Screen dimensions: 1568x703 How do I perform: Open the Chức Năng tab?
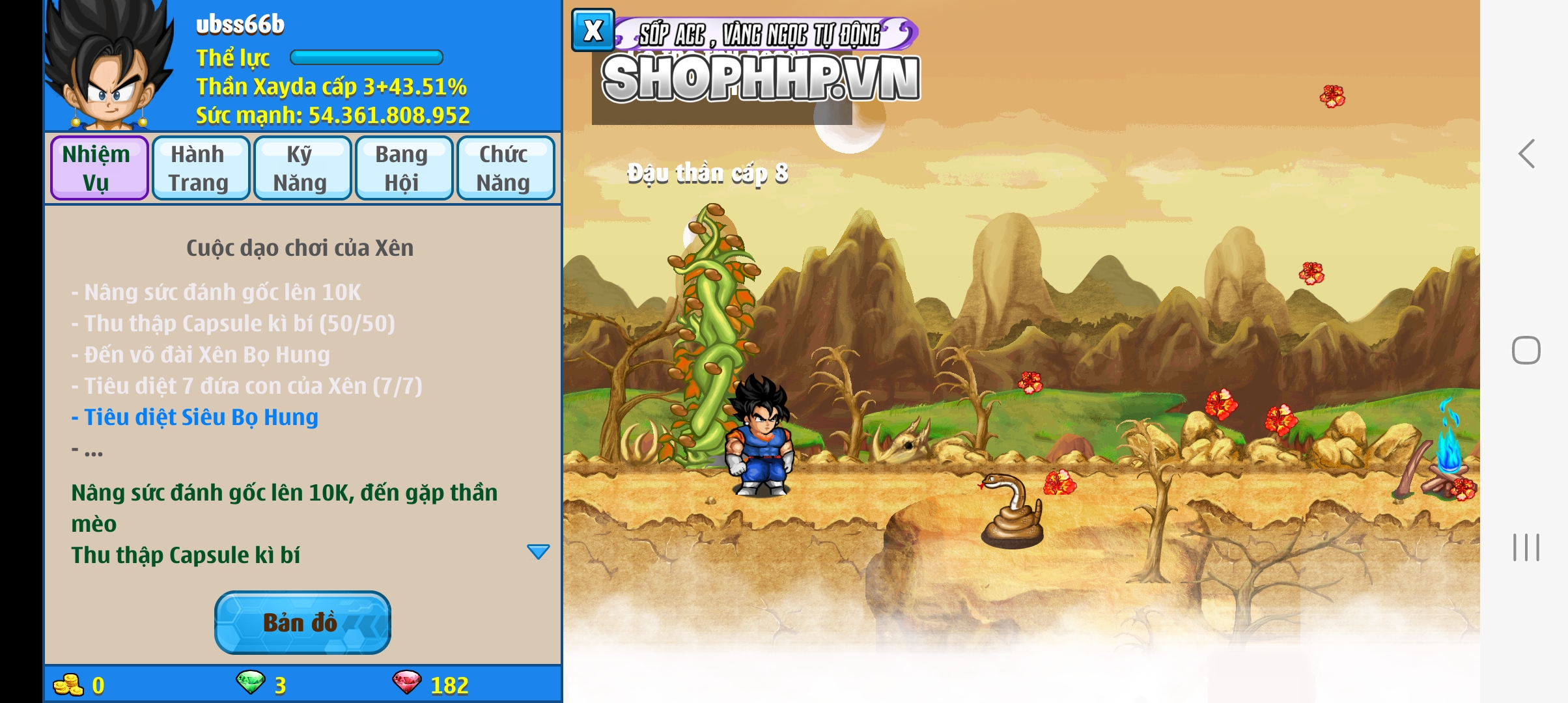505,168
